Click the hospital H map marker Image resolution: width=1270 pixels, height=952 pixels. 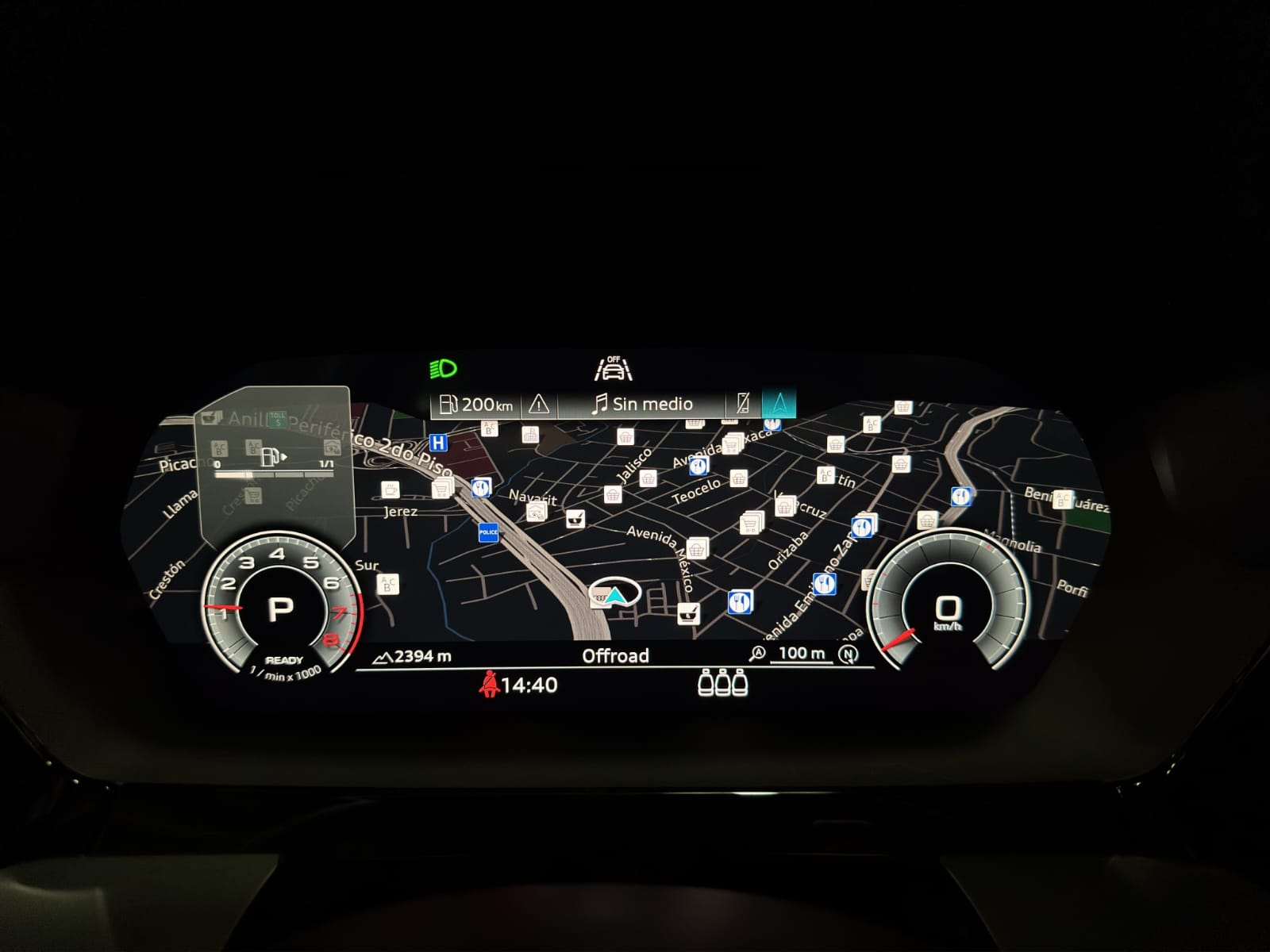pyautogui.click(x=437, y=443)
